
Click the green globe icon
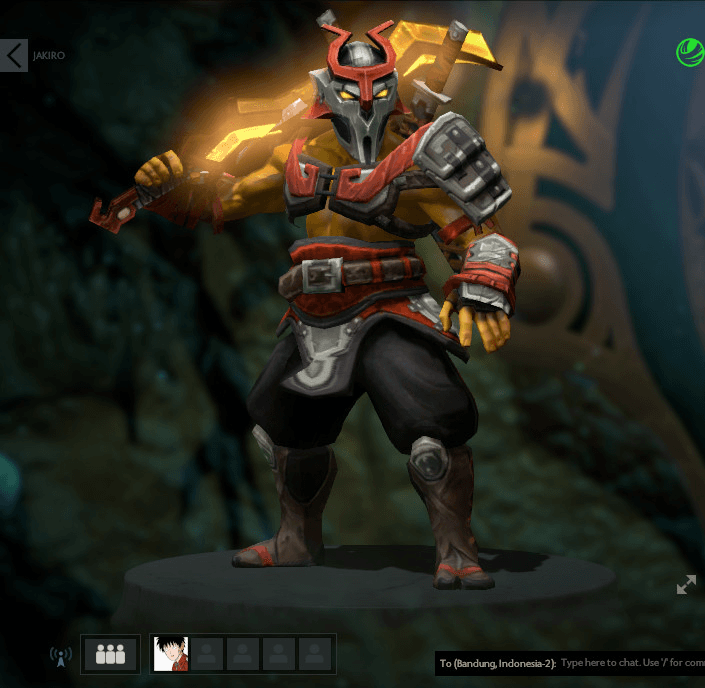(x=690, y=52)
